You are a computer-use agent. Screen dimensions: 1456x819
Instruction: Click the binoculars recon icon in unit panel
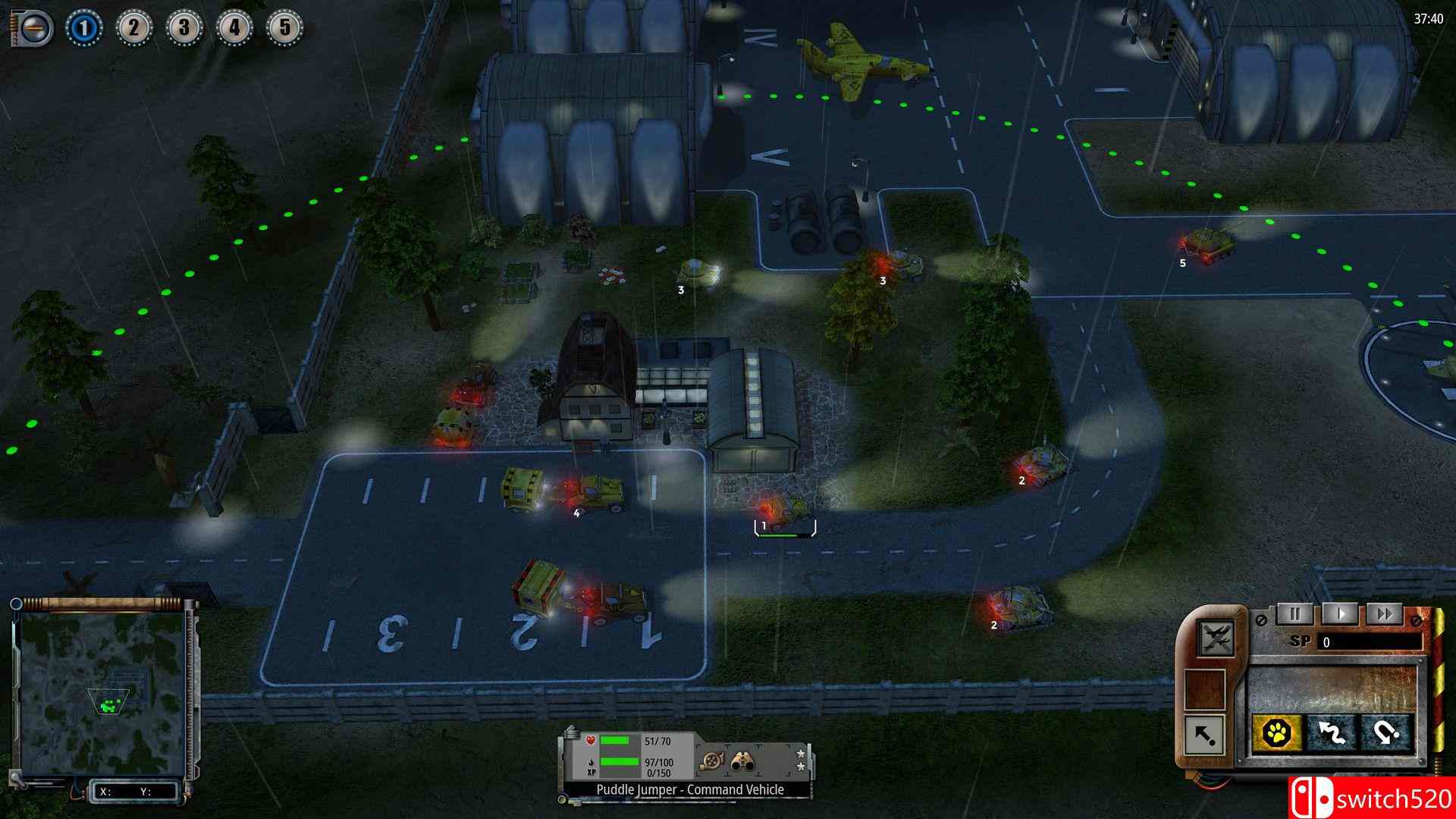tap(743, 761)
